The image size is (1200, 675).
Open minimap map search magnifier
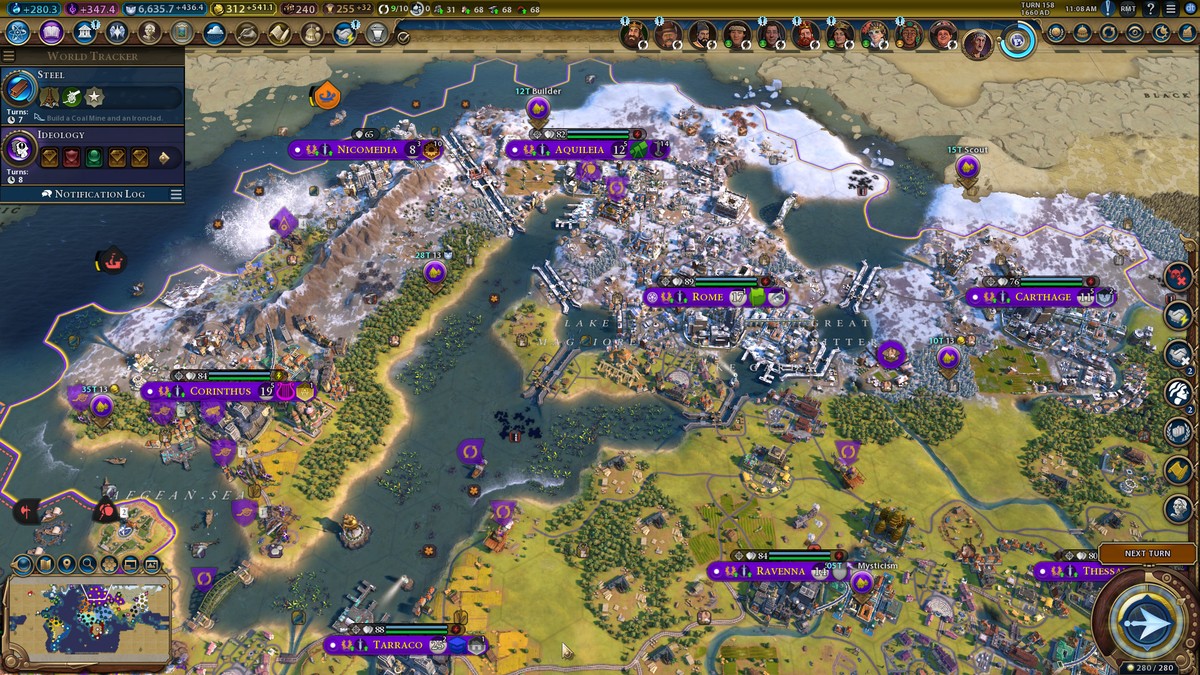pyautogui.click(x=88, y=564)
